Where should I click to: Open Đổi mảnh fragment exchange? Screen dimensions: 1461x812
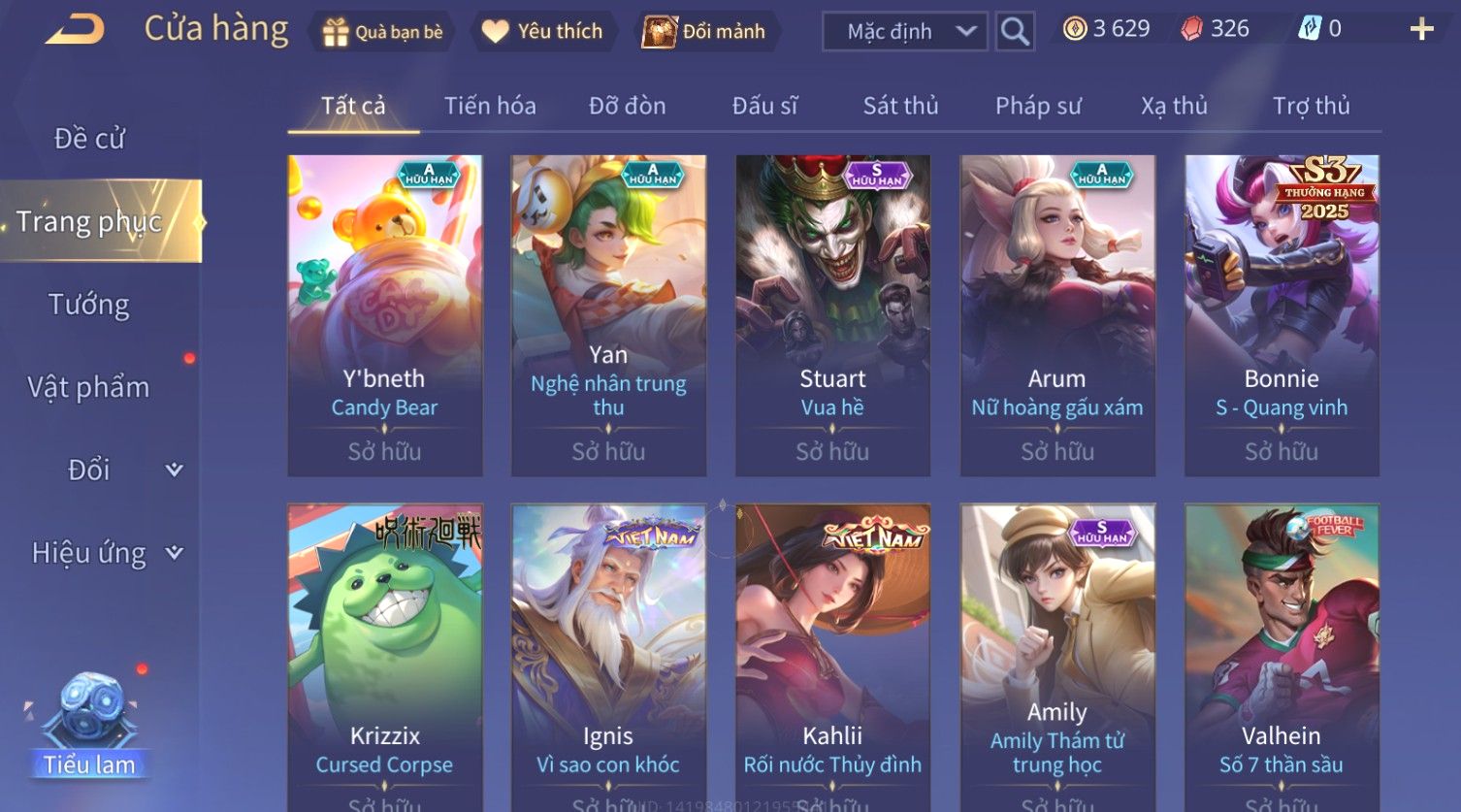705,32
